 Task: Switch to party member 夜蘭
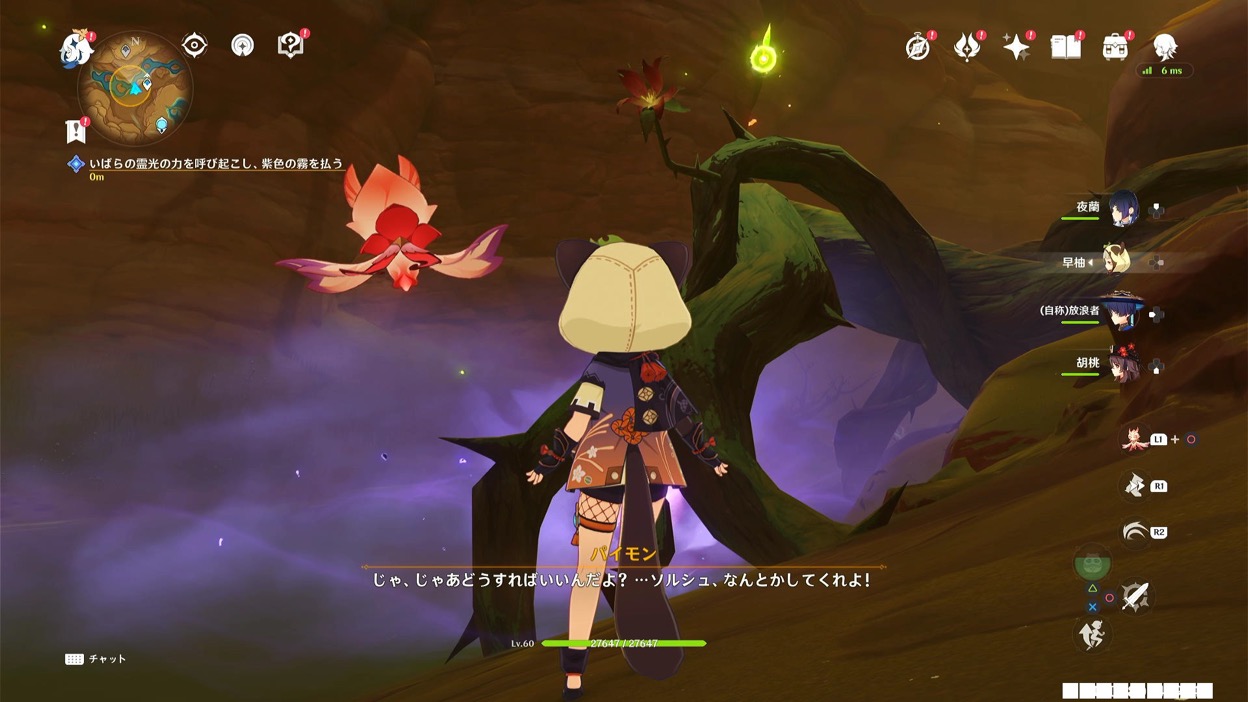point(1122,208)
